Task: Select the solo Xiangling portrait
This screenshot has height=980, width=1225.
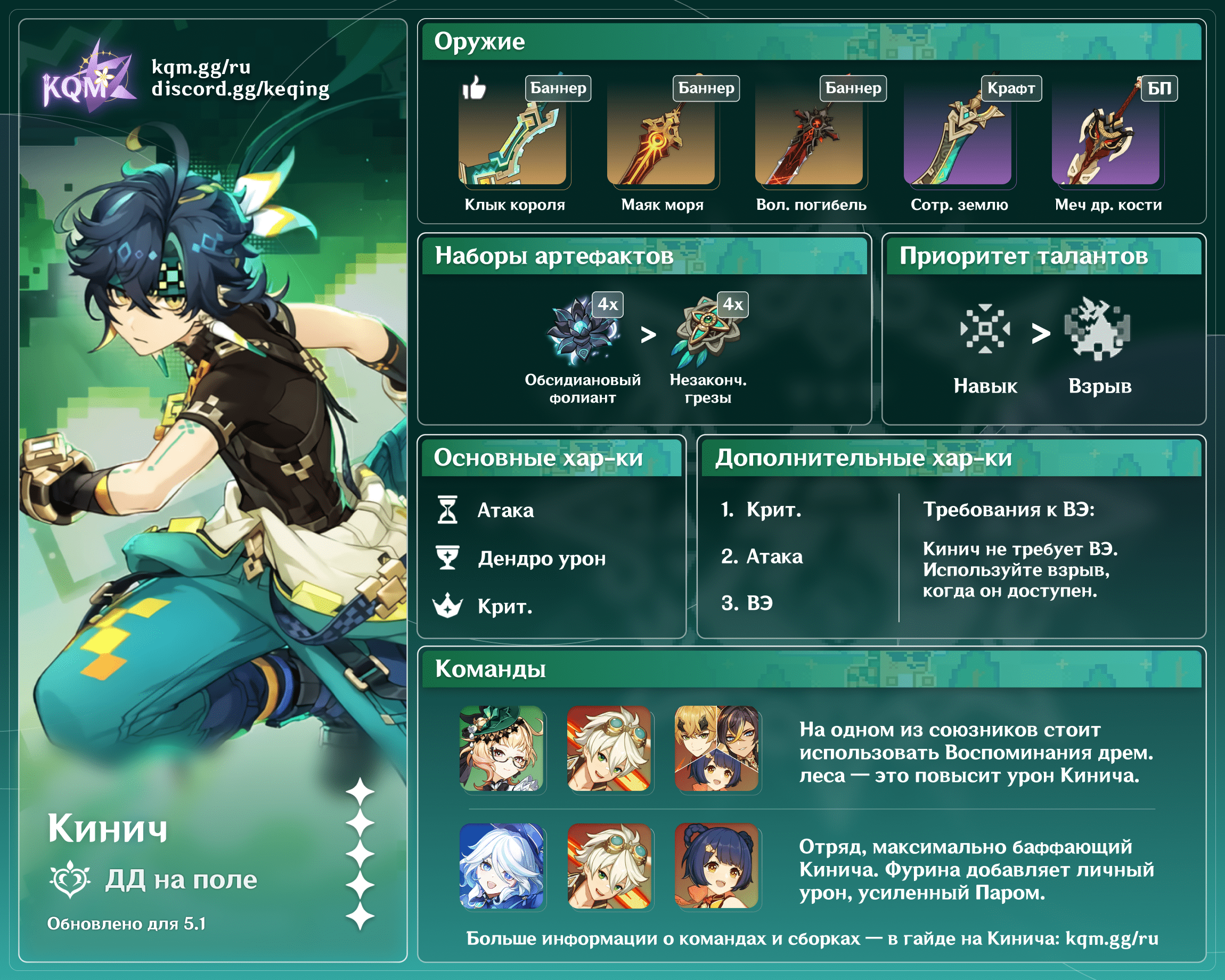Action: (x=716, y=866)
